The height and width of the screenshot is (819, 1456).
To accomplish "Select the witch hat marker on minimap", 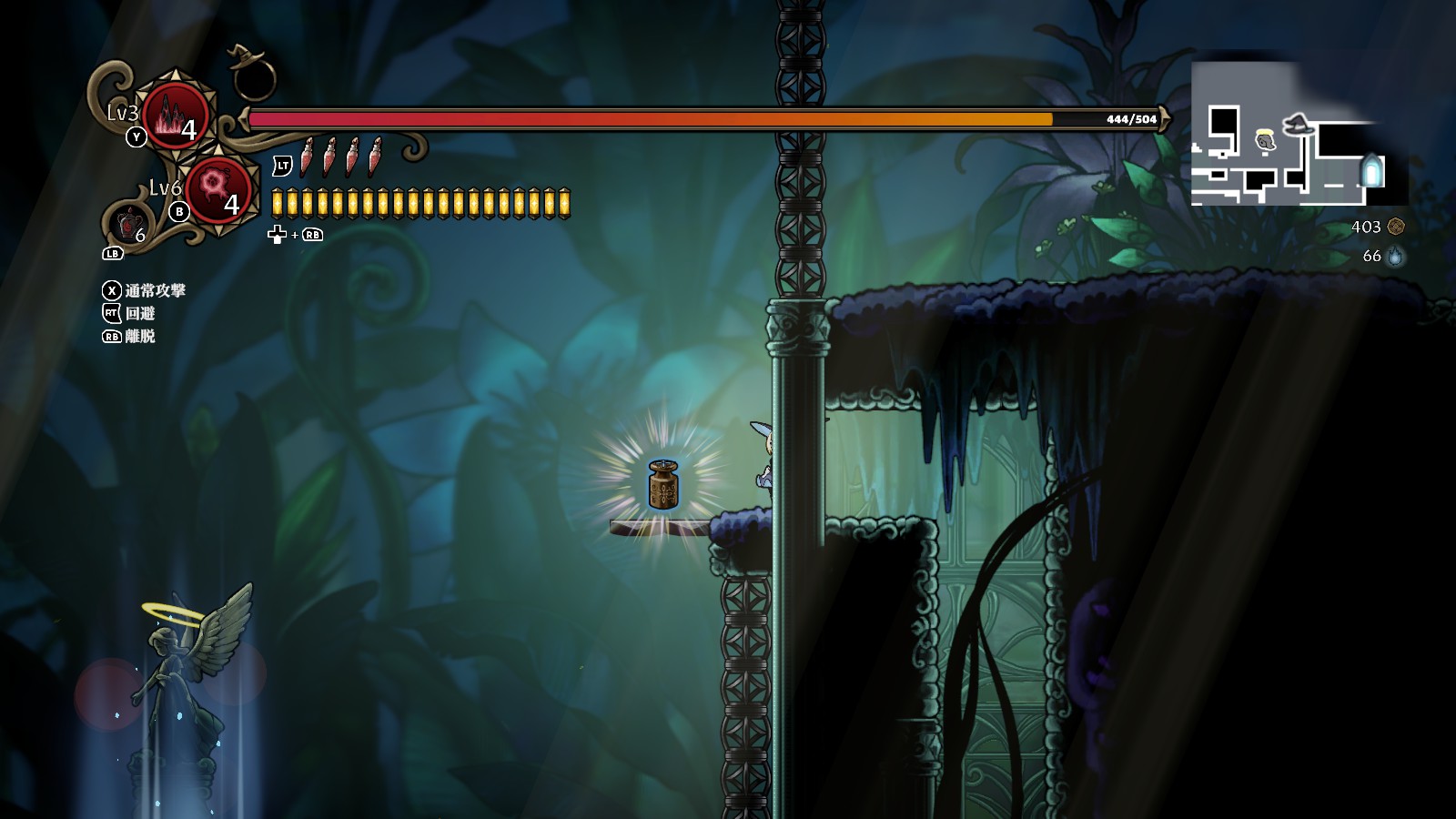I will [1298, 125].
